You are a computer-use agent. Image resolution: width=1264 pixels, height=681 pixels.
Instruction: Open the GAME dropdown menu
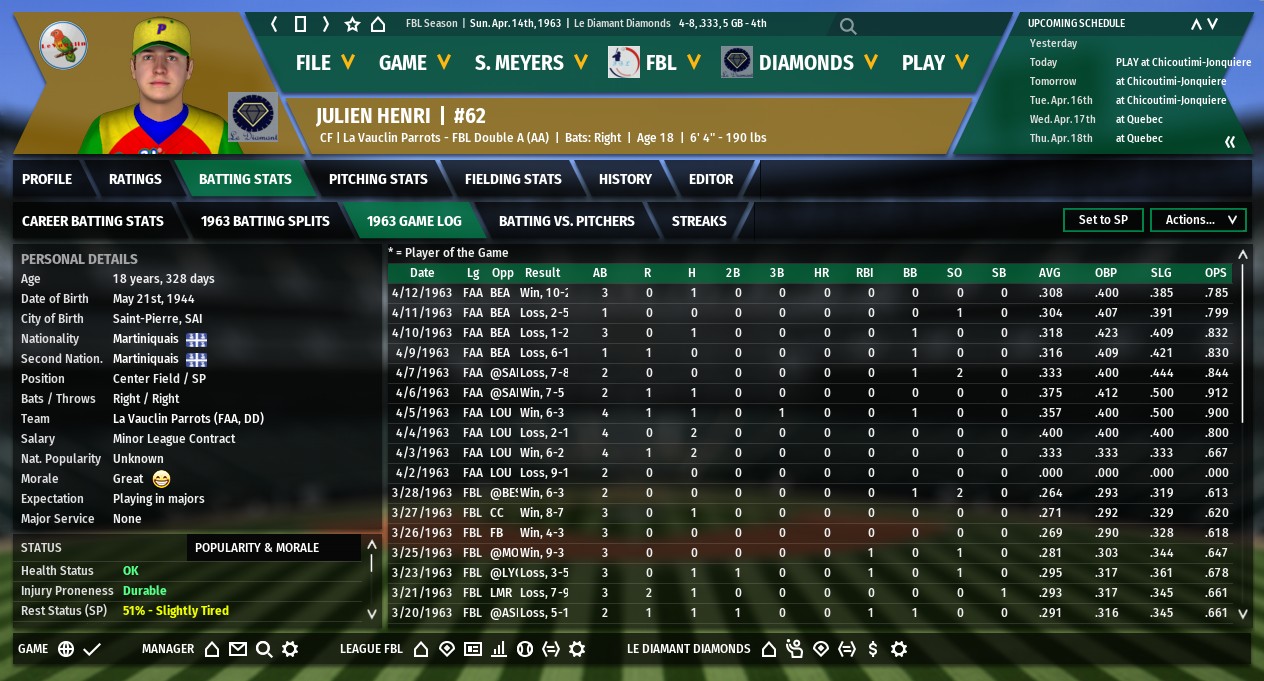[x=414, y=62]
